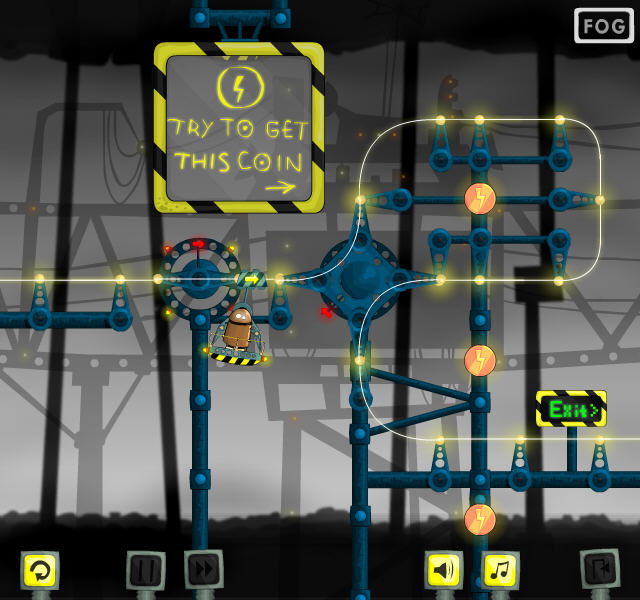This screenshot has height=600, width=640.
Task: Restart the level with the circular arrow button
Action: [x=41, y=570]
